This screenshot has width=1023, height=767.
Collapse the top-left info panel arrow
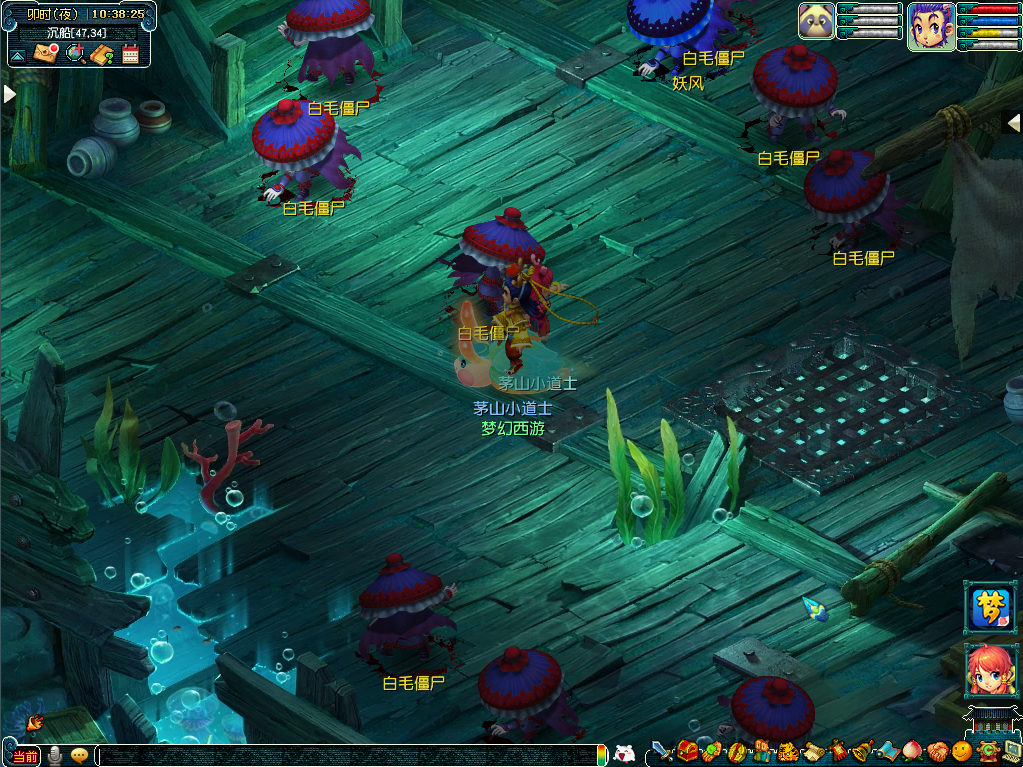click(x=18, y=54)
